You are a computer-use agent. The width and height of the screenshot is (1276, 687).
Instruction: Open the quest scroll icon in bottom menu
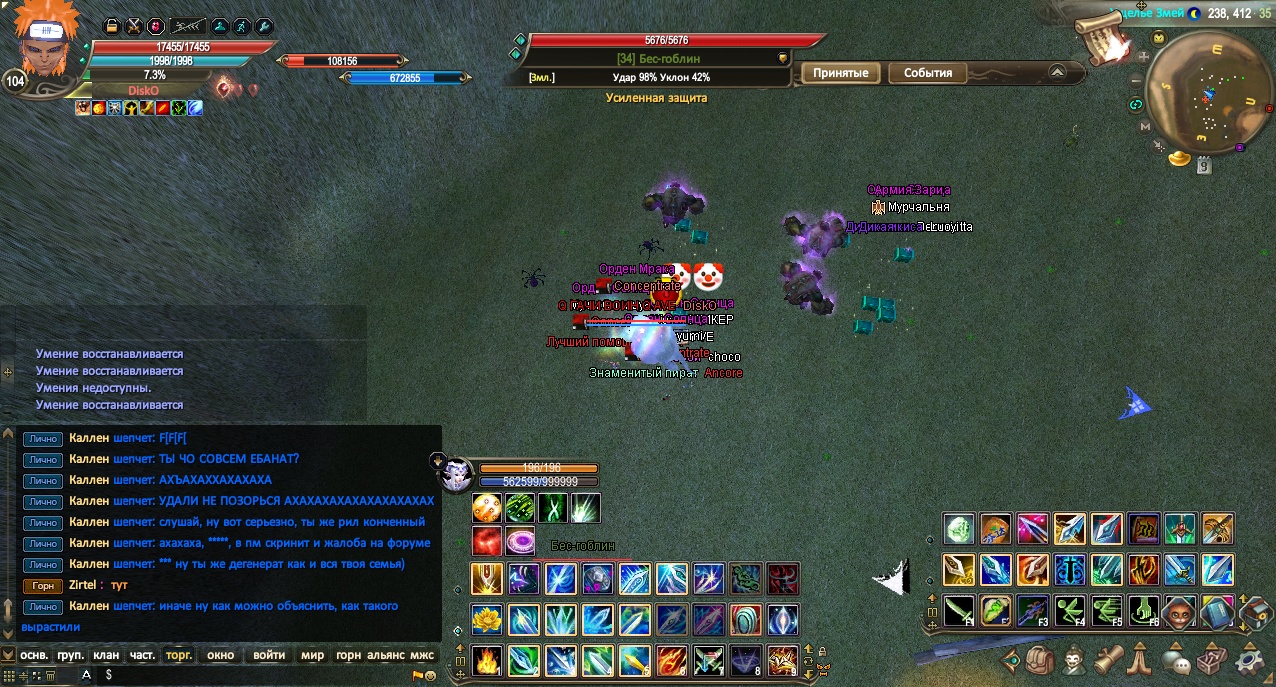coord(1108,661)
